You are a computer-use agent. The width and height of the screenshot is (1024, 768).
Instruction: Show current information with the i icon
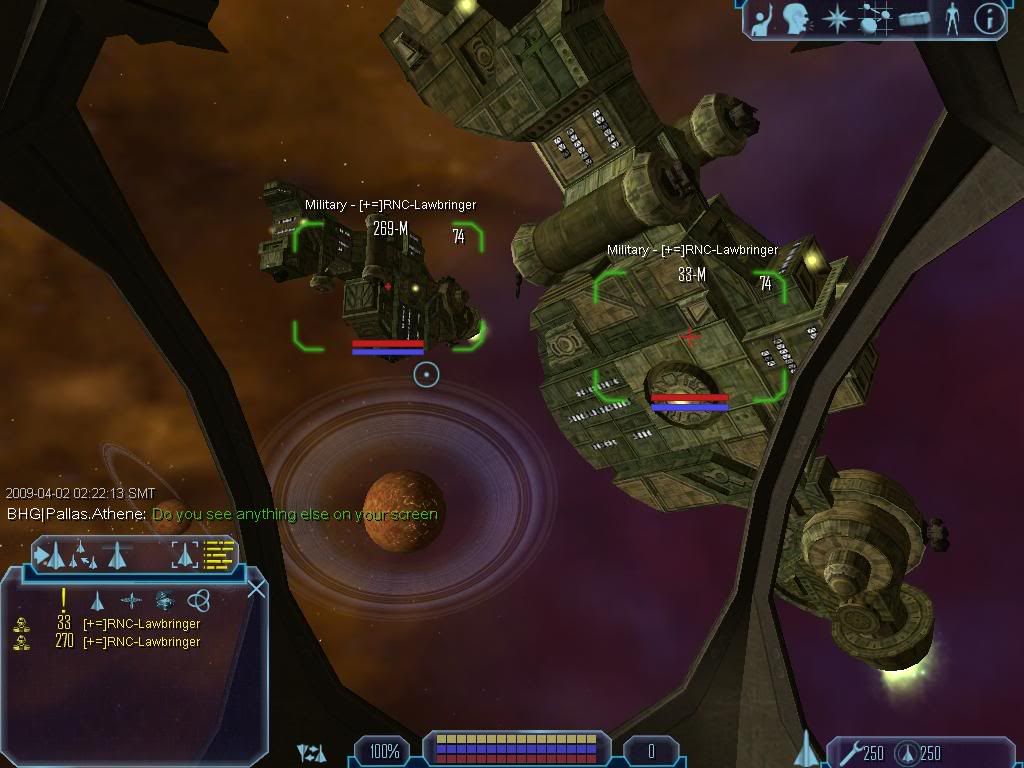point(989,18)
